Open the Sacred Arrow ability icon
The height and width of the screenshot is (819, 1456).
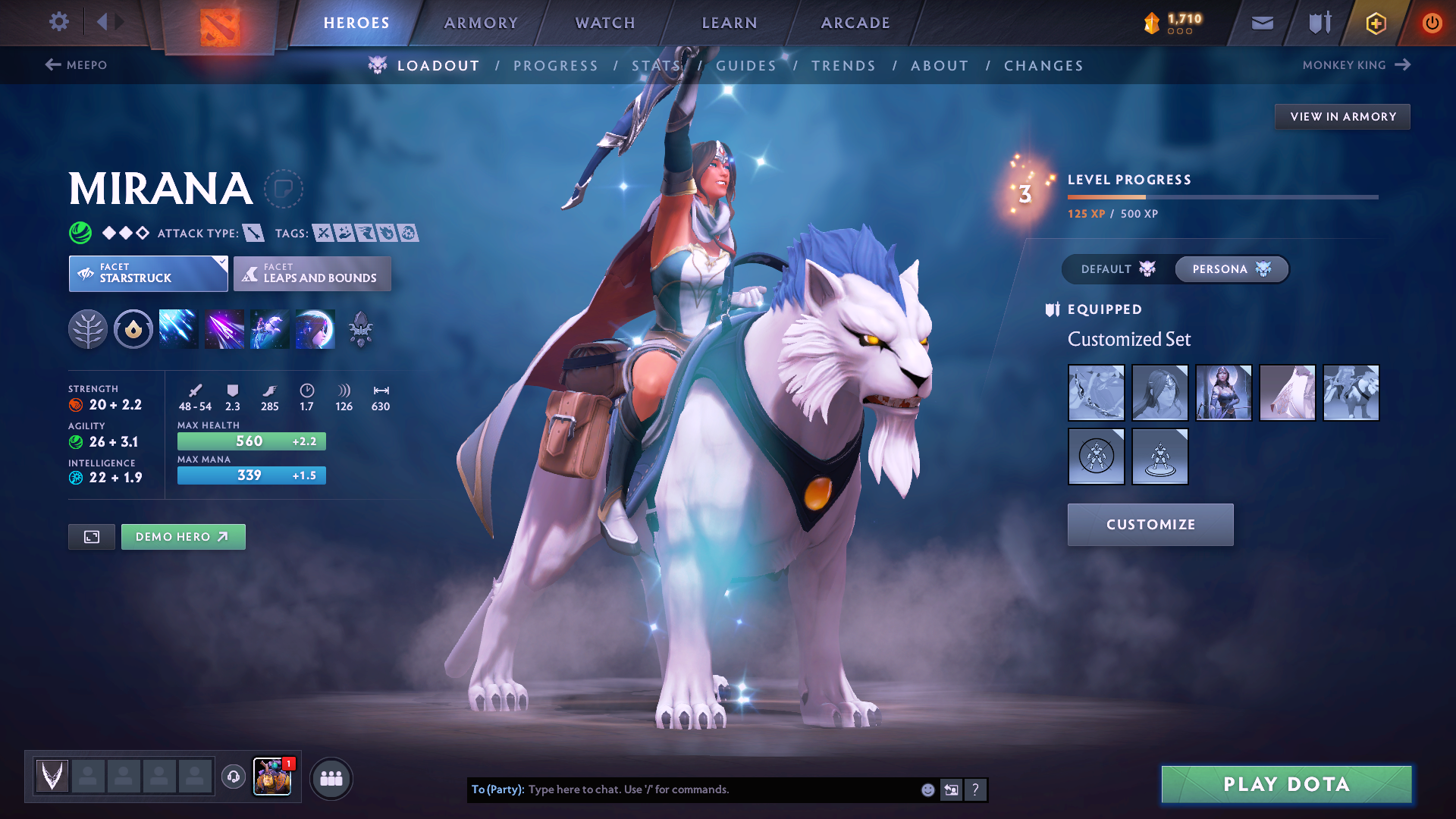224,328
